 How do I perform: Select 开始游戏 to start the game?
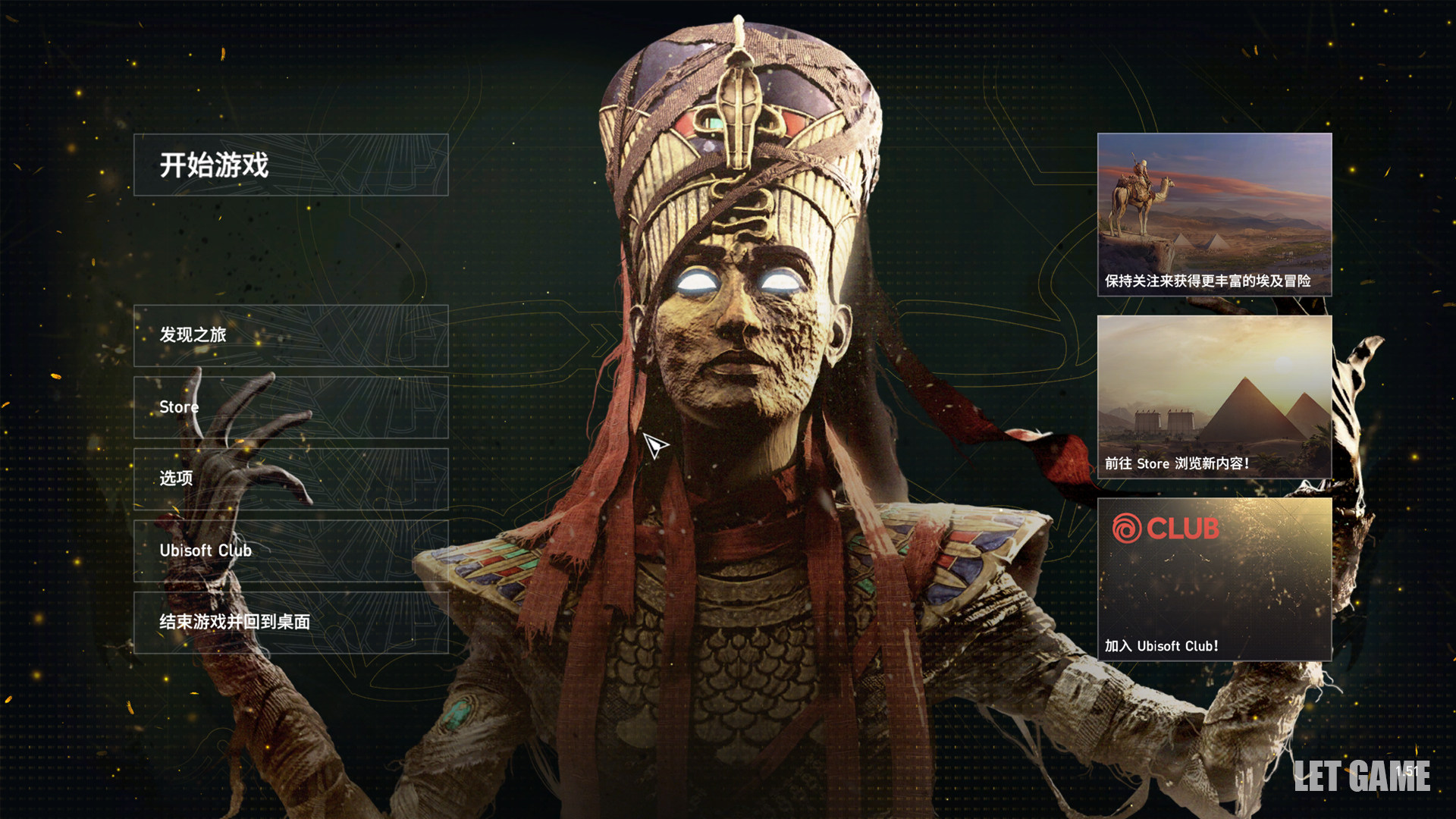[x=290, y=165]
